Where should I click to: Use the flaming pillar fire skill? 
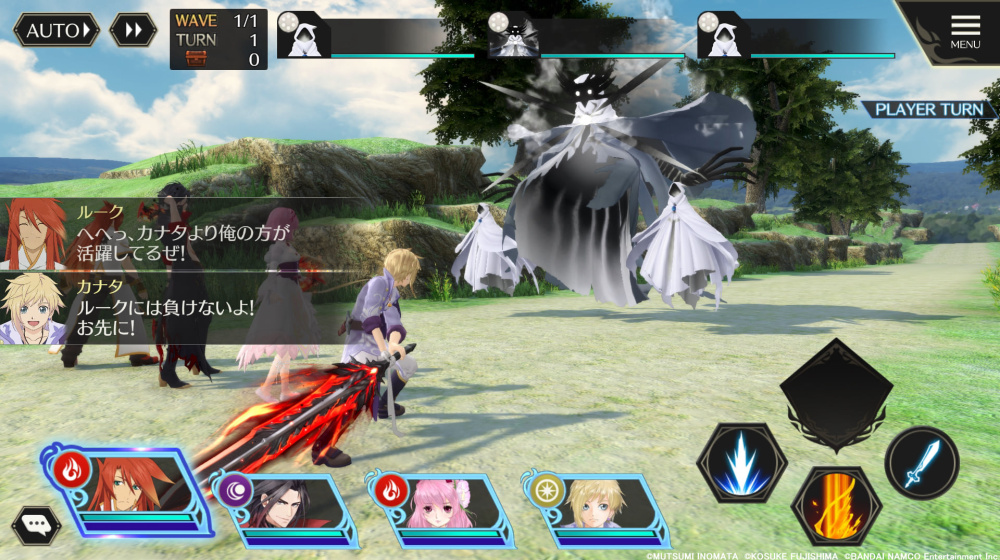[x=836, y=505]
